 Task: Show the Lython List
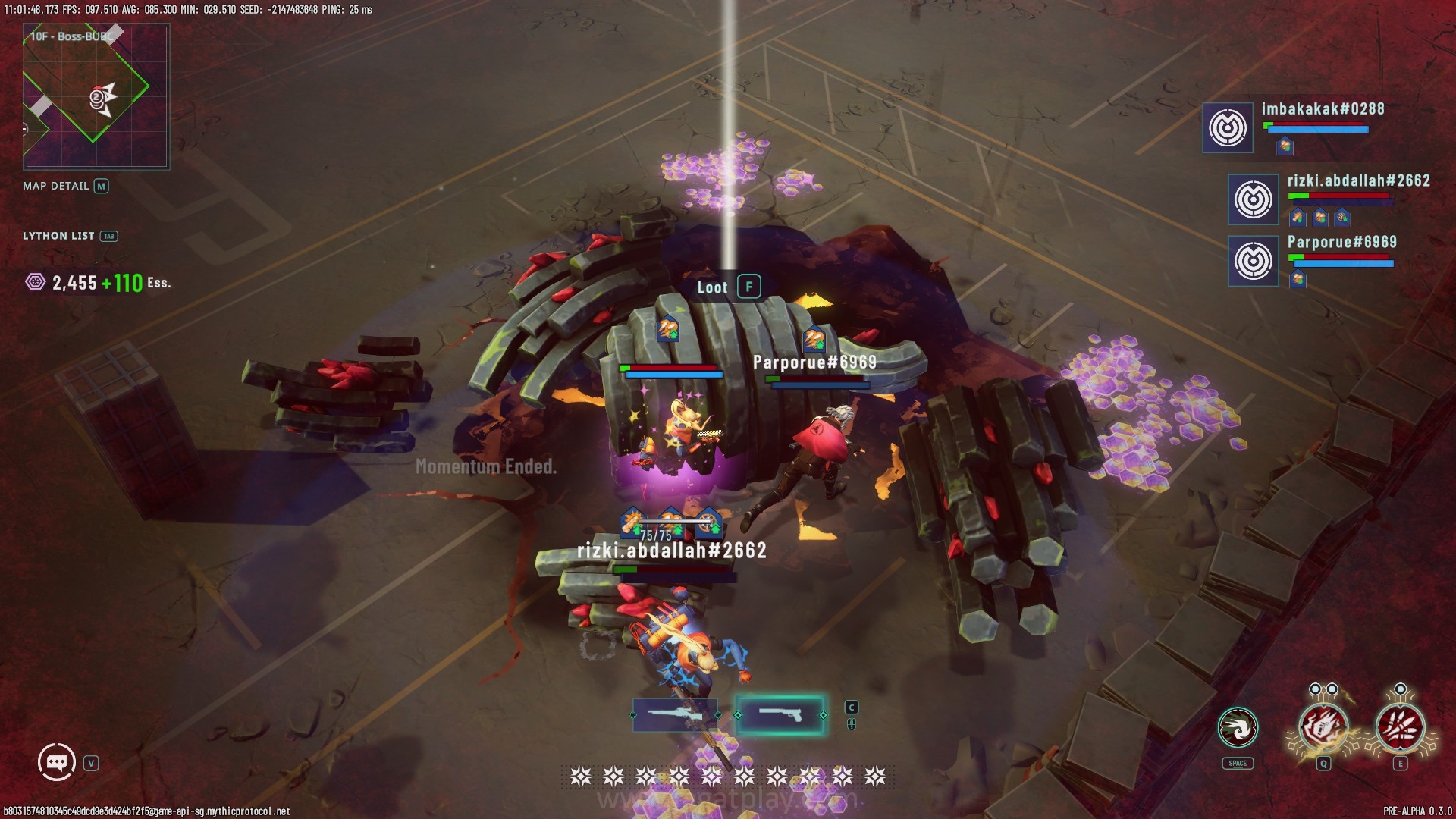69,236
